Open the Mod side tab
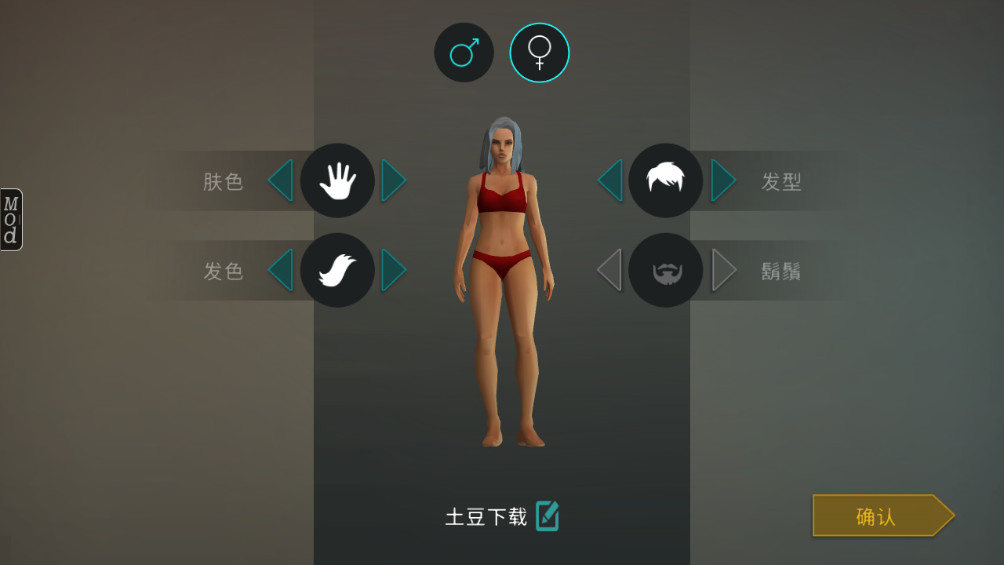Image resolution: width=1004 pixels, height=565 pixels. coord(11,219)
